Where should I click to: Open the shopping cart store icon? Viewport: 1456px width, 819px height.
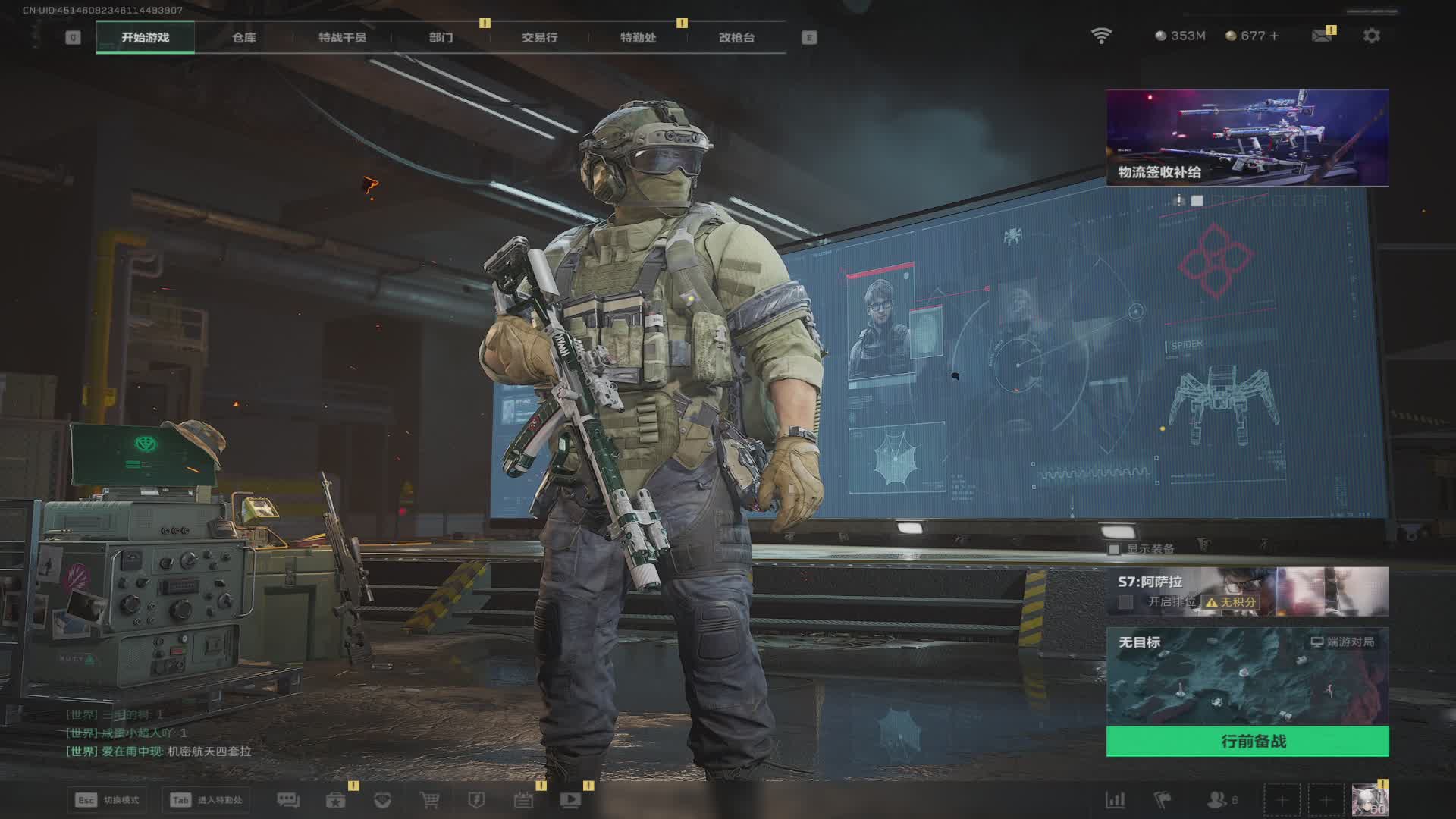[429, 800]
